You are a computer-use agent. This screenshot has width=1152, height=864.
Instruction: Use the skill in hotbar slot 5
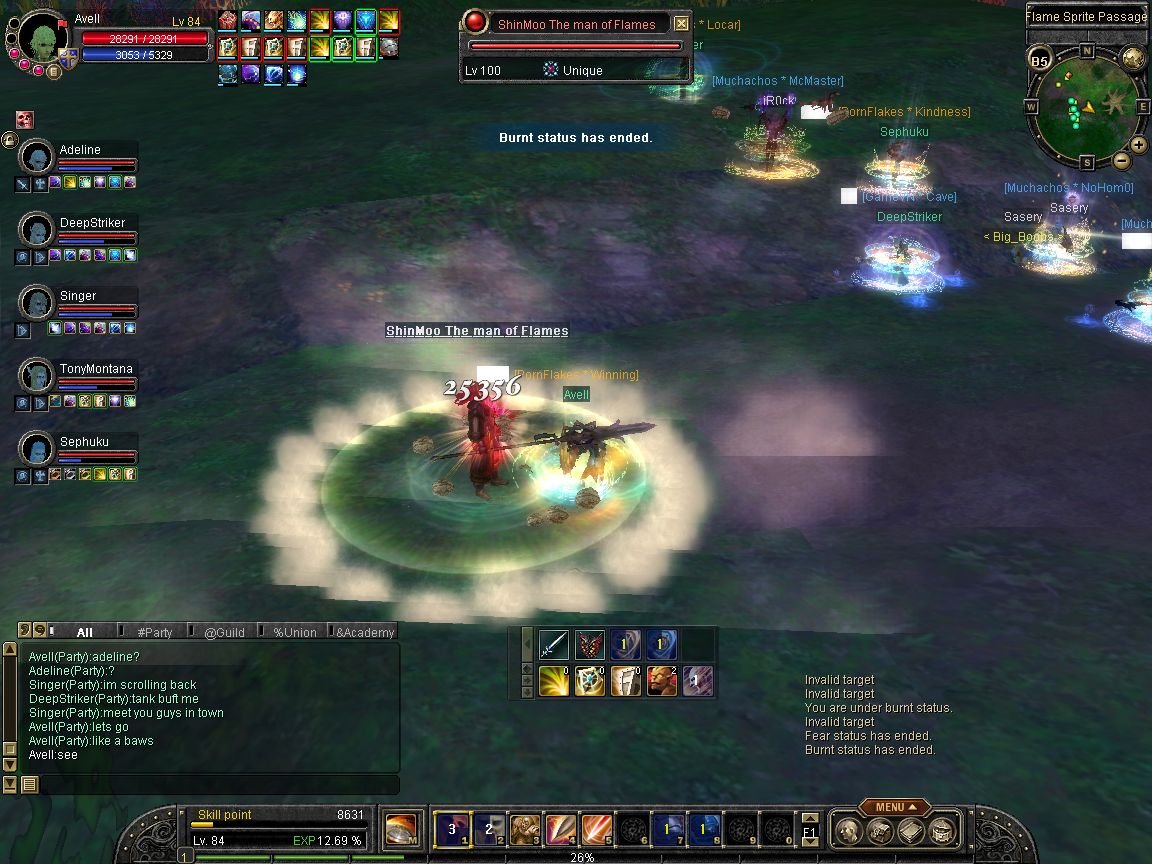(x=598, y=830)
